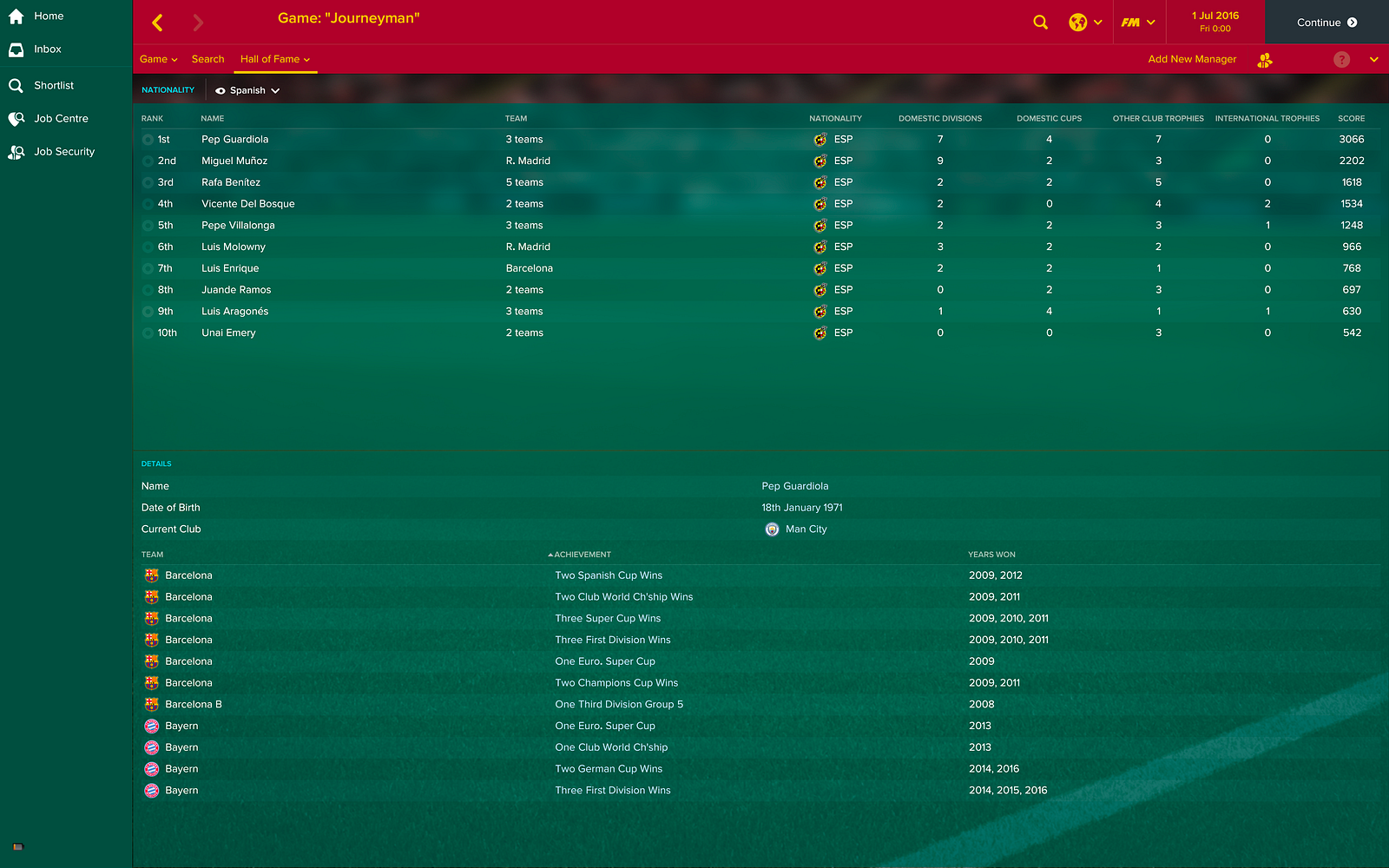Open the FM menu dropdown
The image size is (1389, 868).
point(1137,23)
